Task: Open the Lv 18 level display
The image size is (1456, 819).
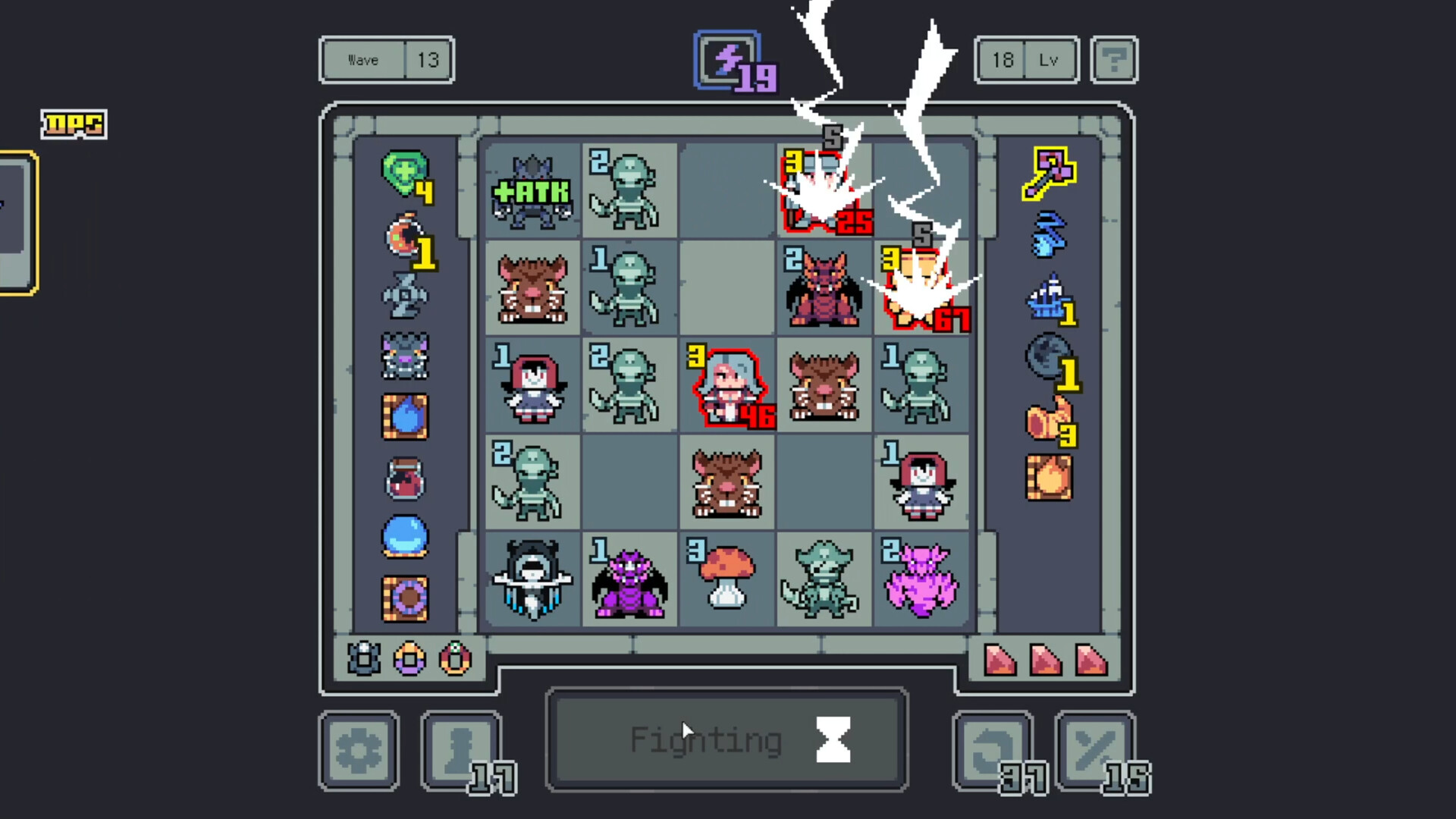Action: coord(1026,60)
